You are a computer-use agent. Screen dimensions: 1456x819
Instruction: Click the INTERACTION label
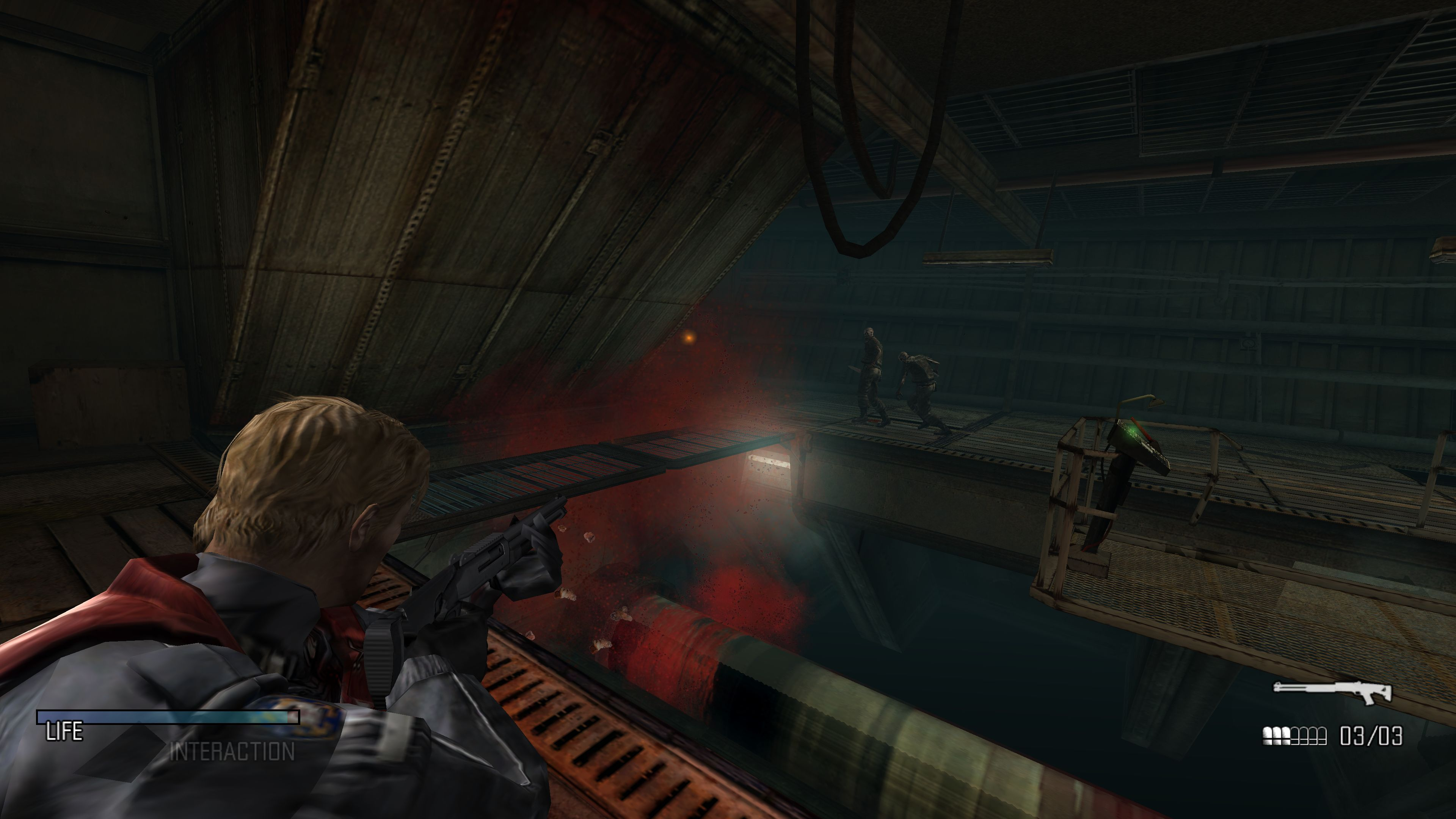point(232,752)
